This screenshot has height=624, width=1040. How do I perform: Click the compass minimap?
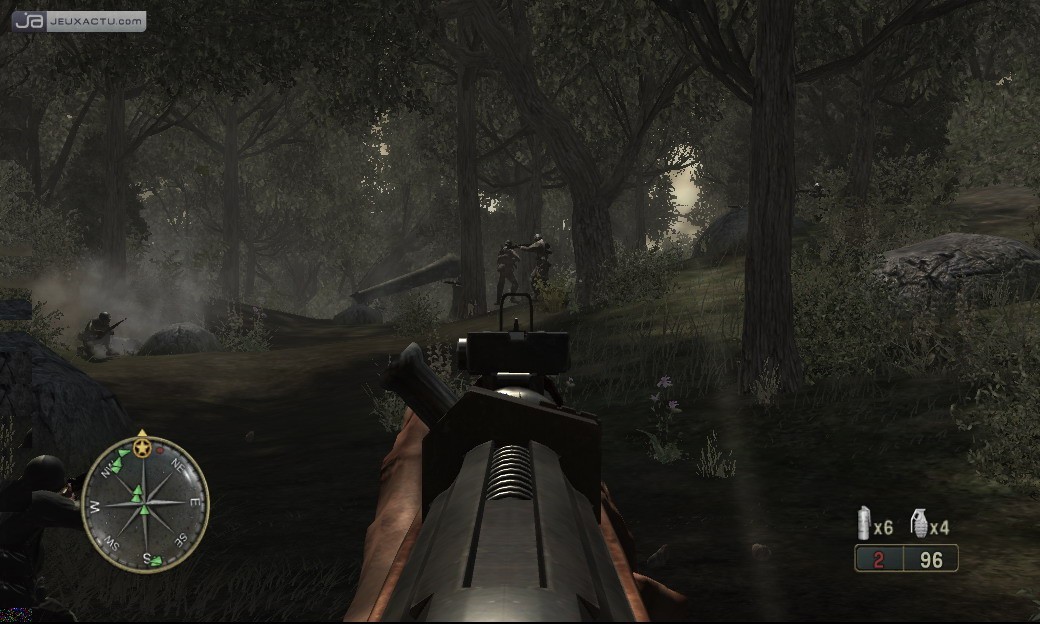pyautogui.click(x=145, y=503)
